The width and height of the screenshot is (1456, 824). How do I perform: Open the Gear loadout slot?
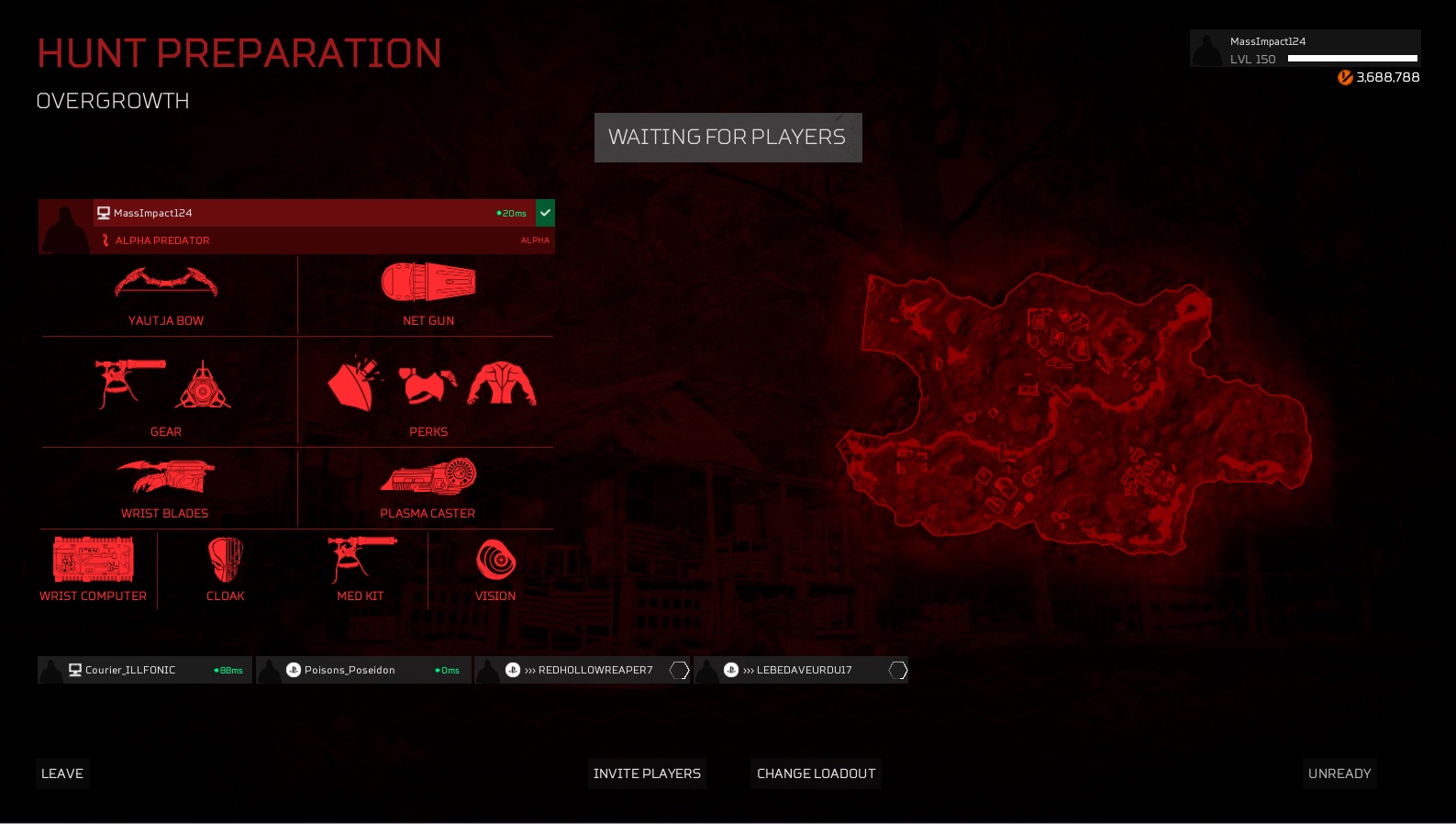point(166,394)
